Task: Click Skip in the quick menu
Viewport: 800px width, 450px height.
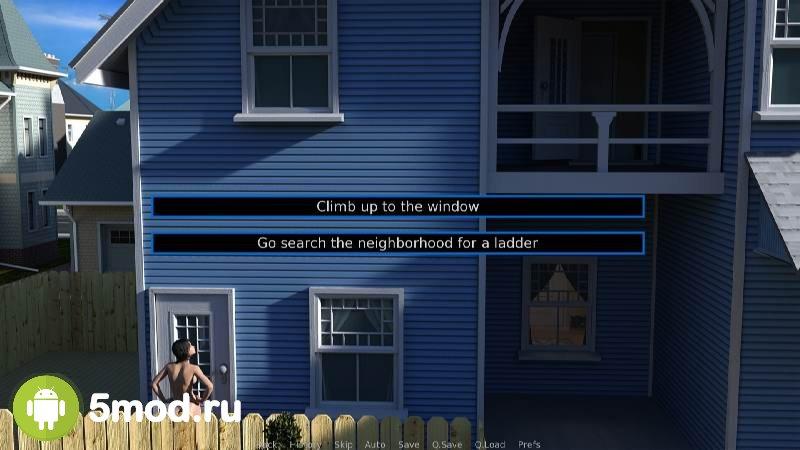Action: (x=343, y=444)
